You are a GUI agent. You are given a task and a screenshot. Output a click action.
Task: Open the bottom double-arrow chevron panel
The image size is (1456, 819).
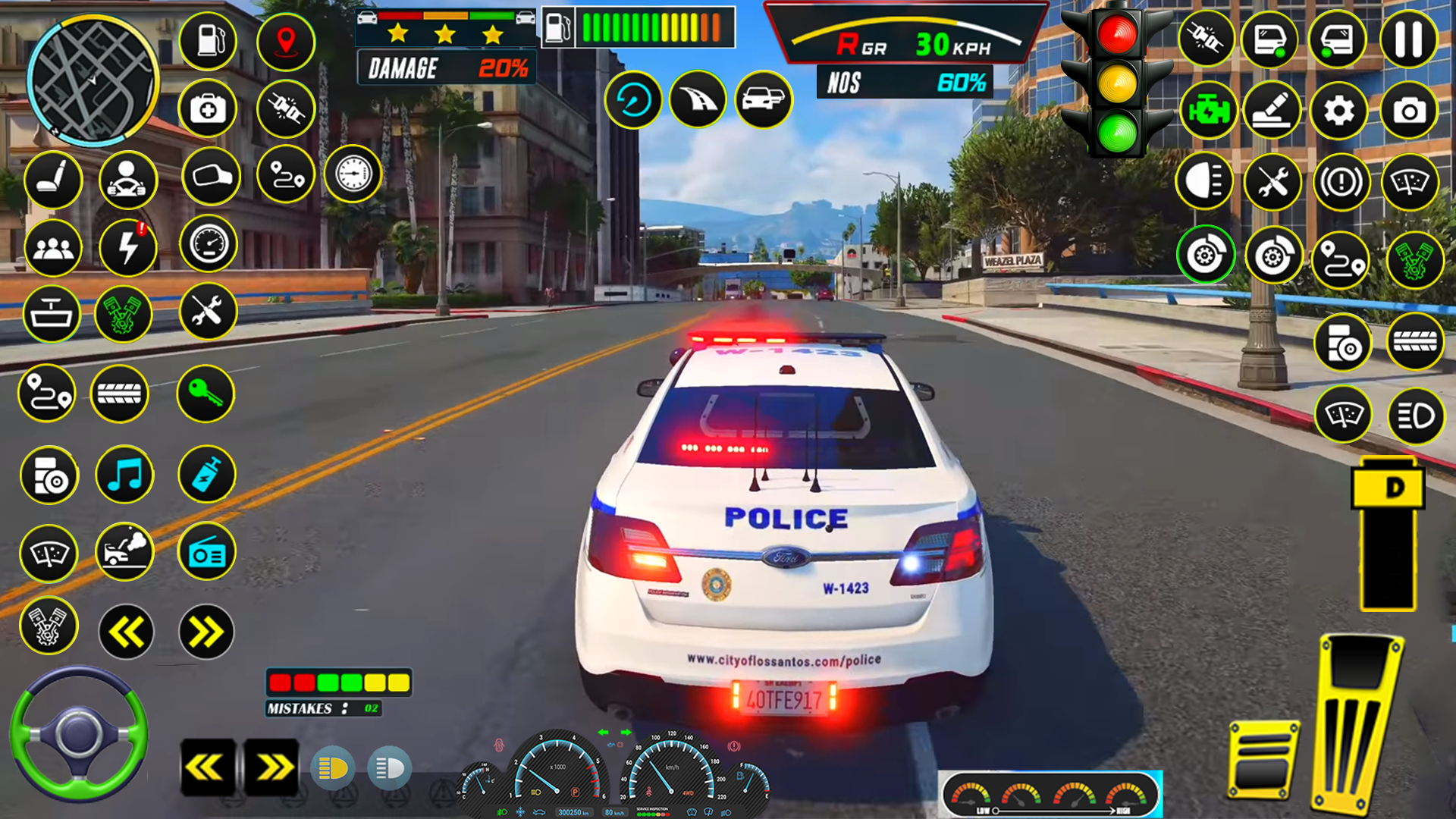click(271, 768)
